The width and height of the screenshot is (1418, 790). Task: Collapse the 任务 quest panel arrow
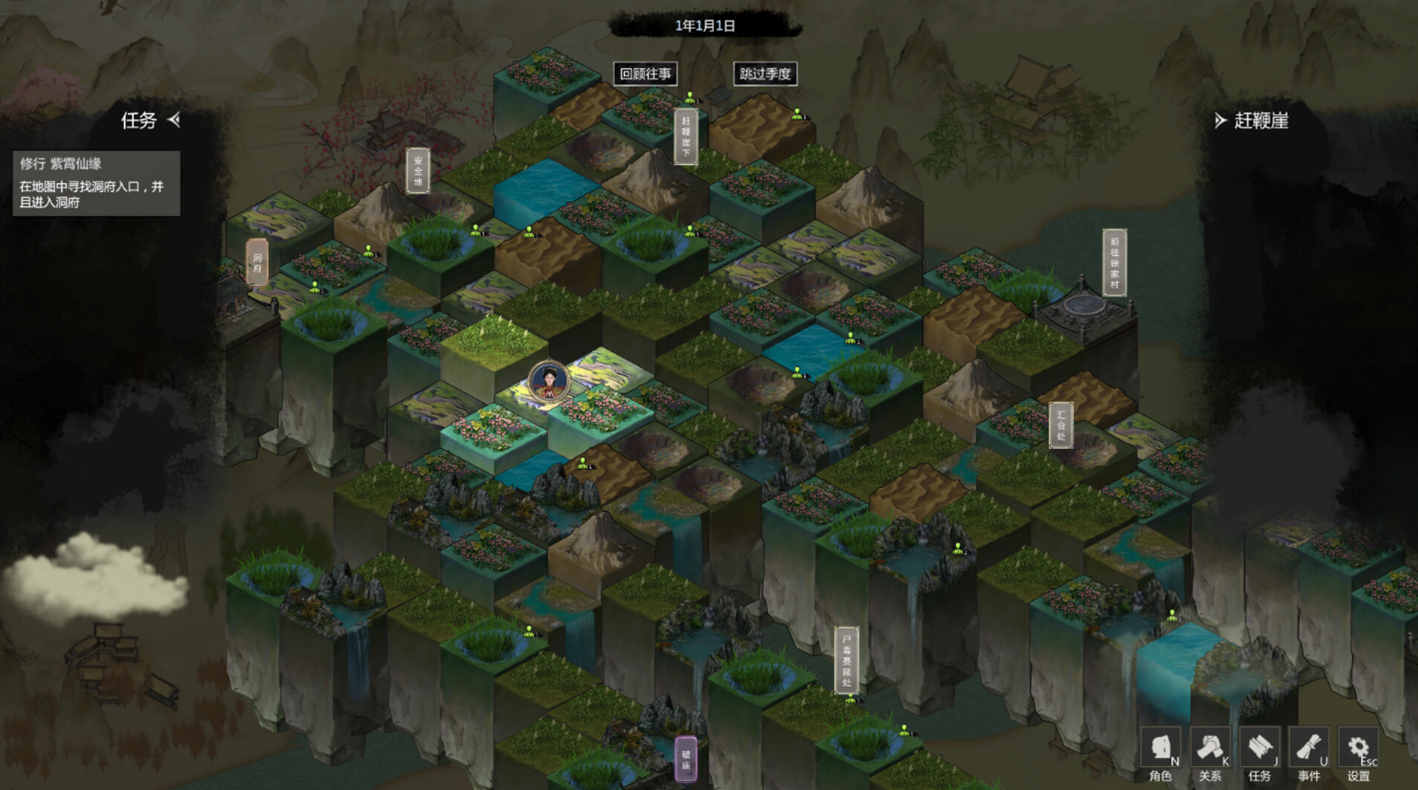tap(174, 120)
